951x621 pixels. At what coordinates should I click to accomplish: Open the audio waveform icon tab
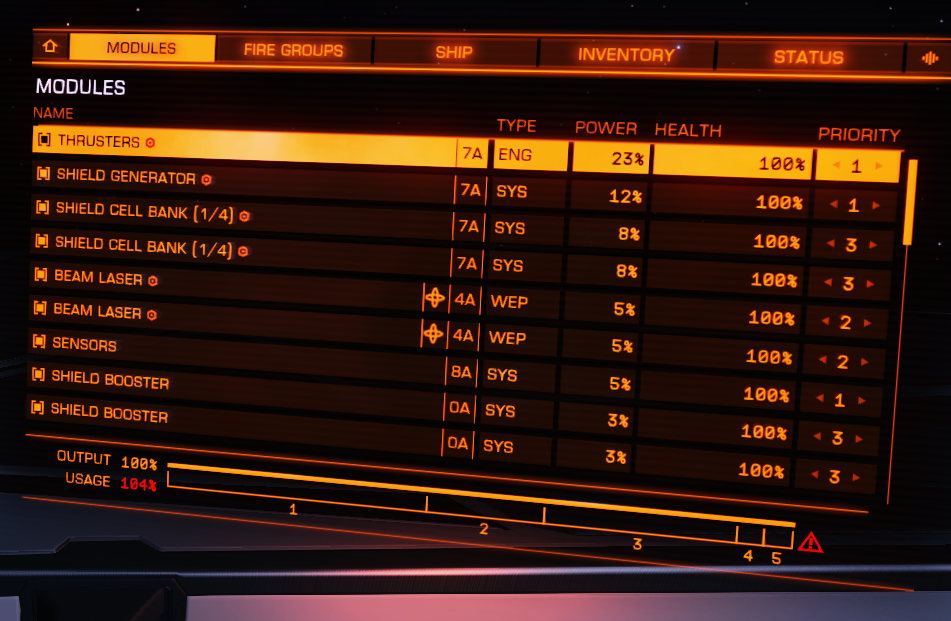928,59
